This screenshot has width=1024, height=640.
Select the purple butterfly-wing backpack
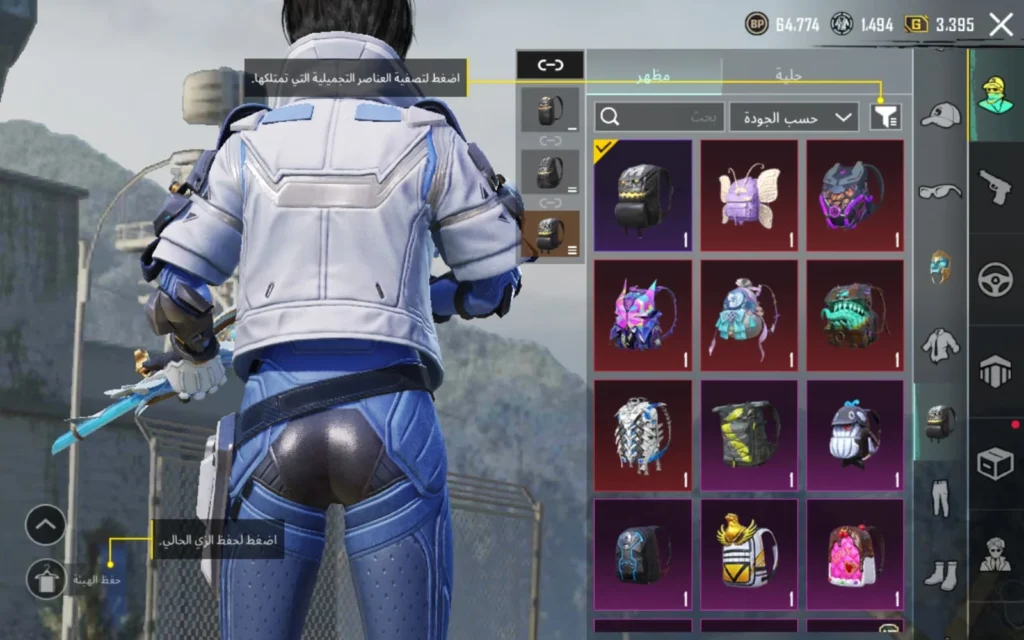click(x=749, y=195)
